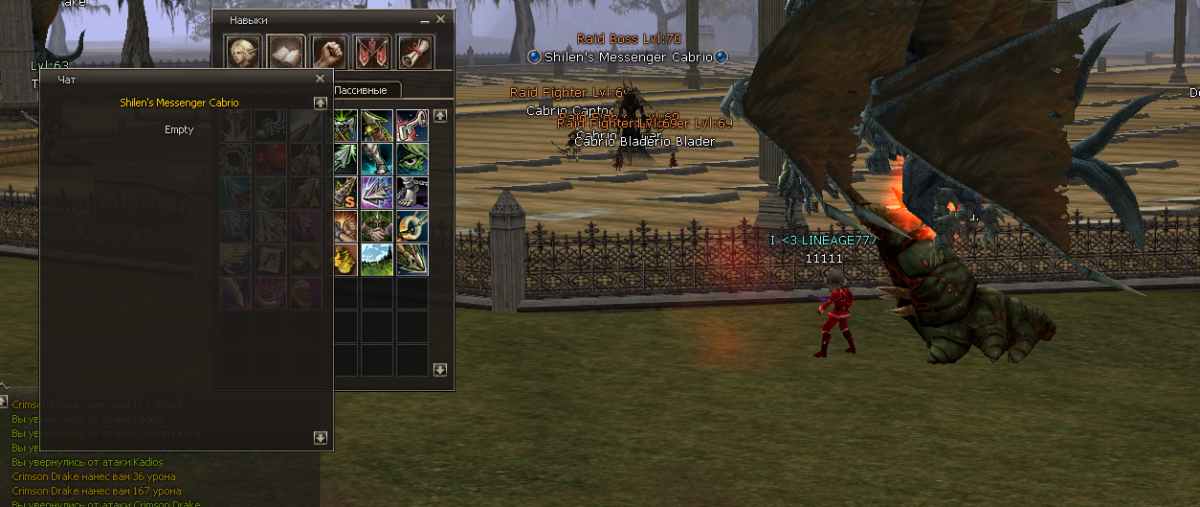
Task: Switch to the Пассивные skills tab
Action: click(x=366, y=90)
